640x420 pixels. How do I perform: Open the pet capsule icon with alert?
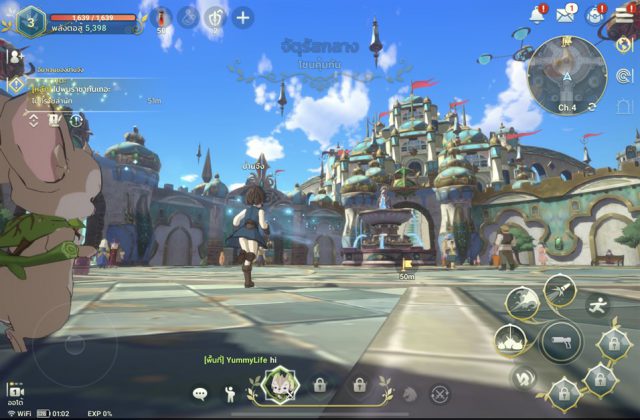tap(595, 14)
